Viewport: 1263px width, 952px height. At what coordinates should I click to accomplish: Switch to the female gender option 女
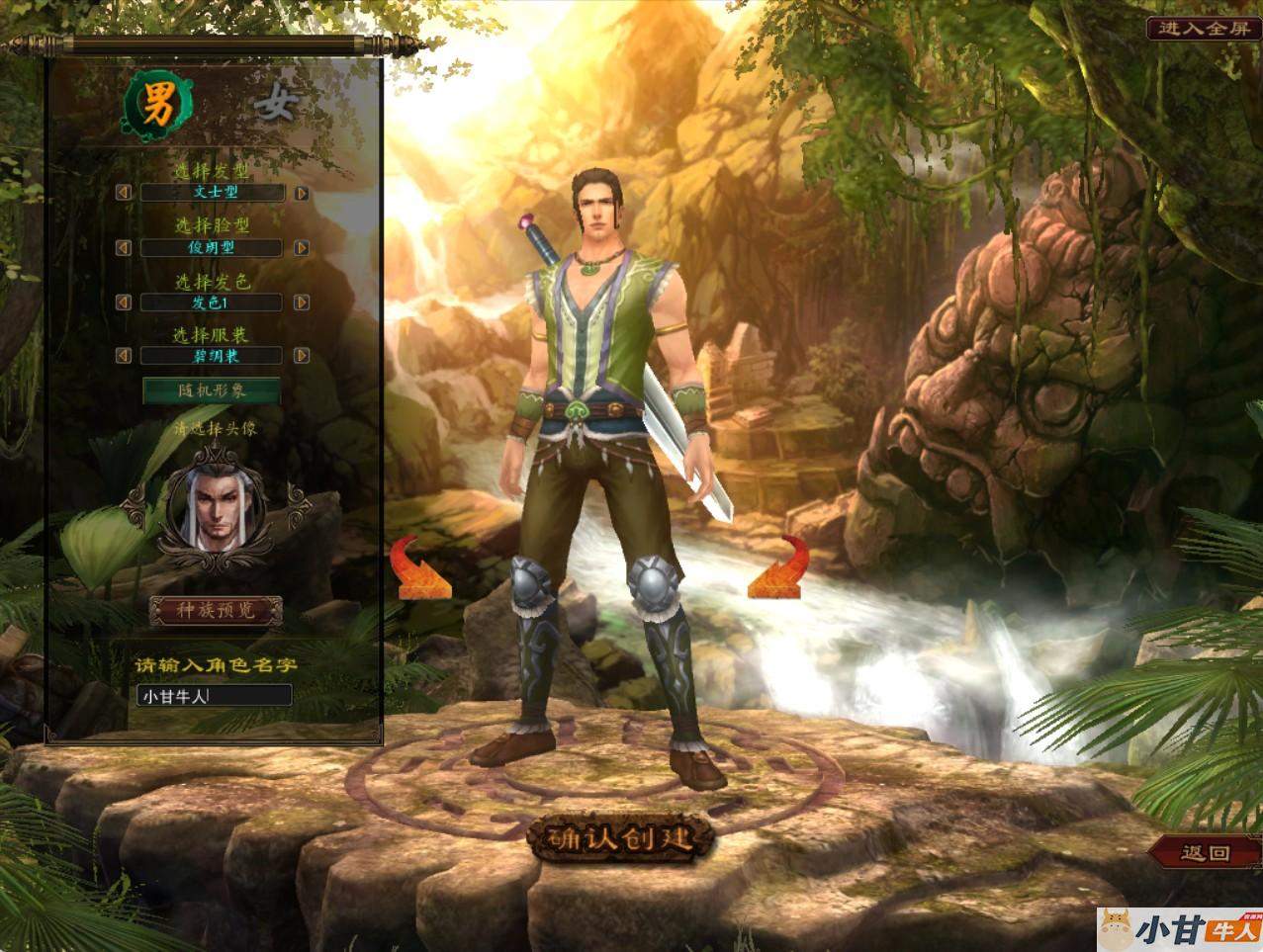tap(273, 104)
